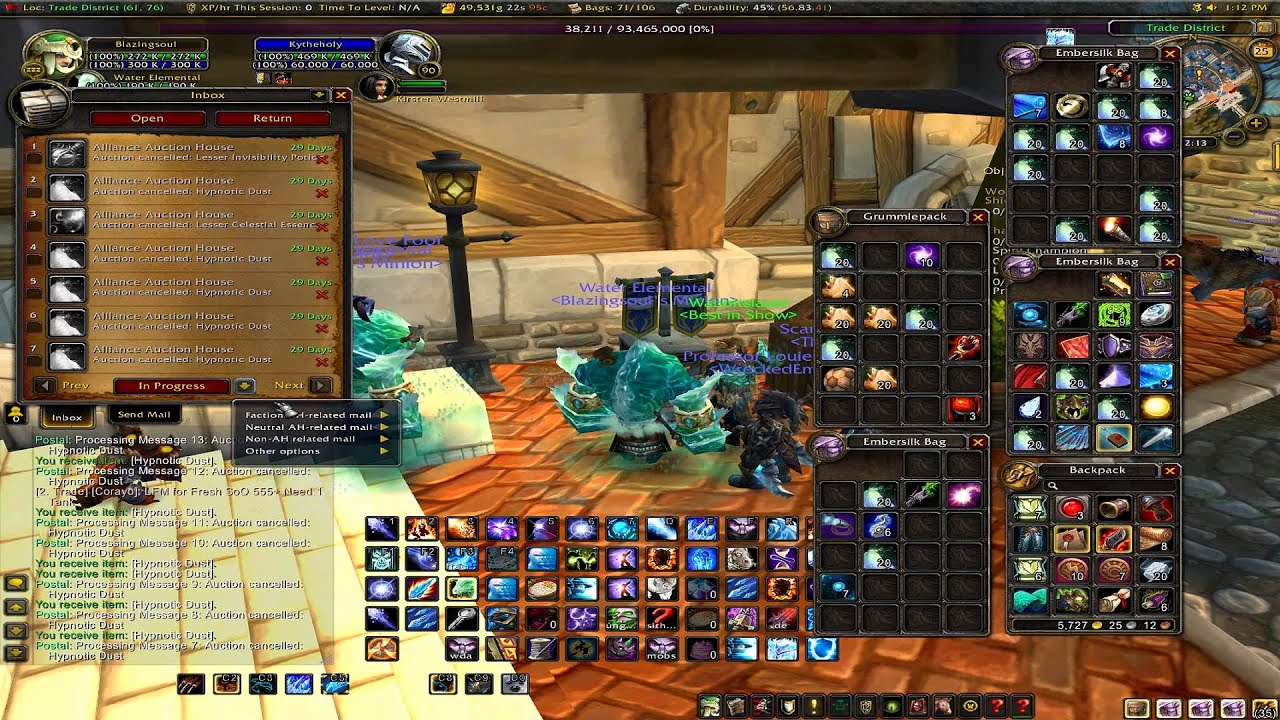Select the gold coin item in bag
This screenshot has height=720, width=1280.
click(1156, 407)
